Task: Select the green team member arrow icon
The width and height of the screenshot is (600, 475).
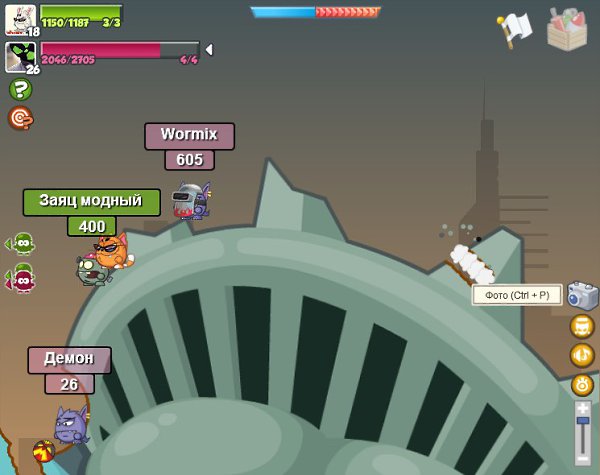Action: point(20,243)
